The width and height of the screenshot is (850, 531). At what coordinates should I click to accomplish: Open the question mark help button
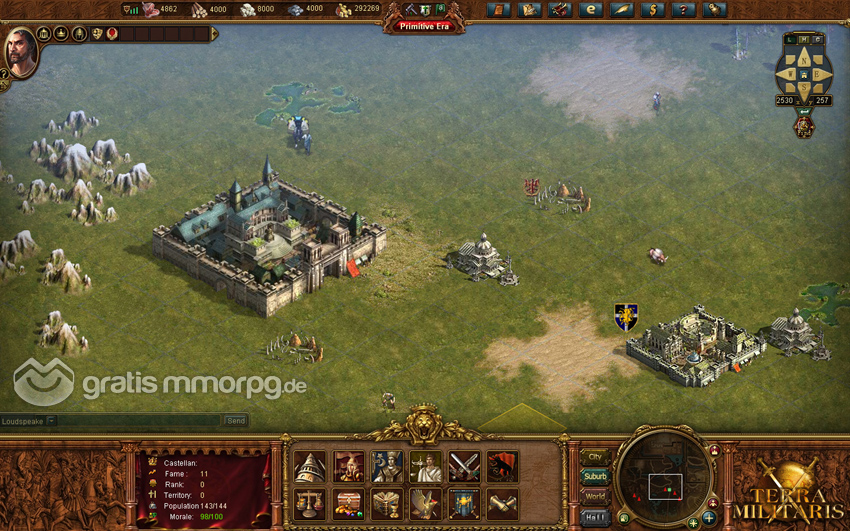(682, 10)
